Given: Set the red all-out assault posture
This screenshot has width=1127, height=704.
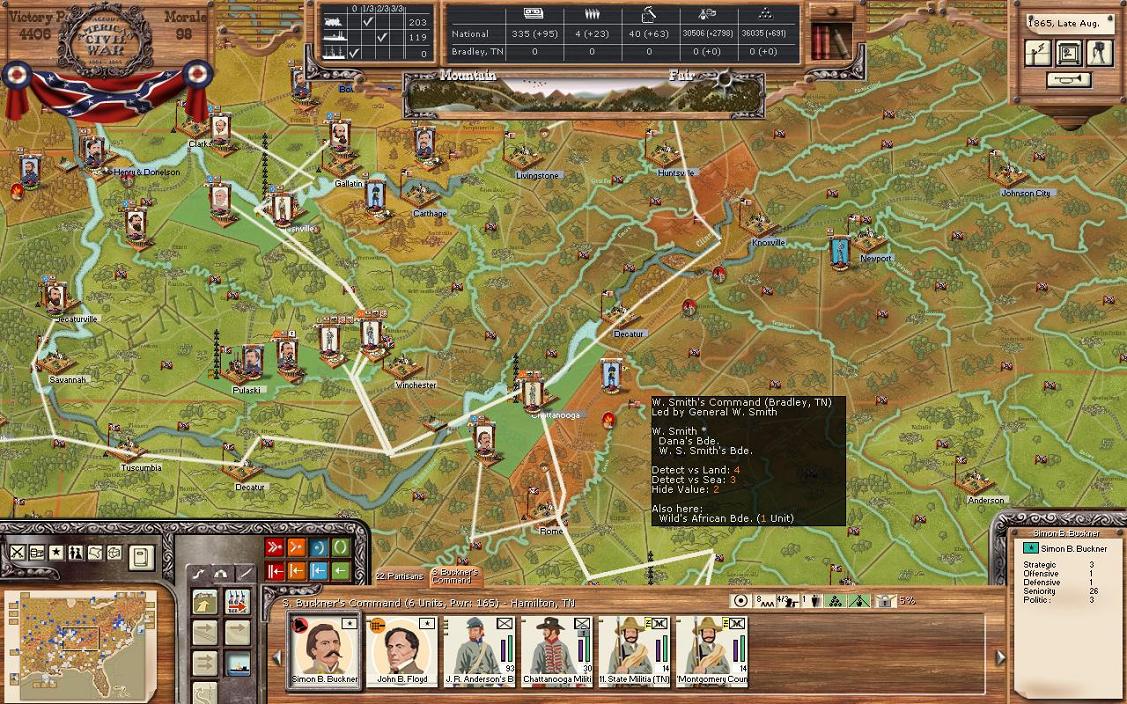Looking at the screenshot, I should pyautogui.click(x=274, y=547).
